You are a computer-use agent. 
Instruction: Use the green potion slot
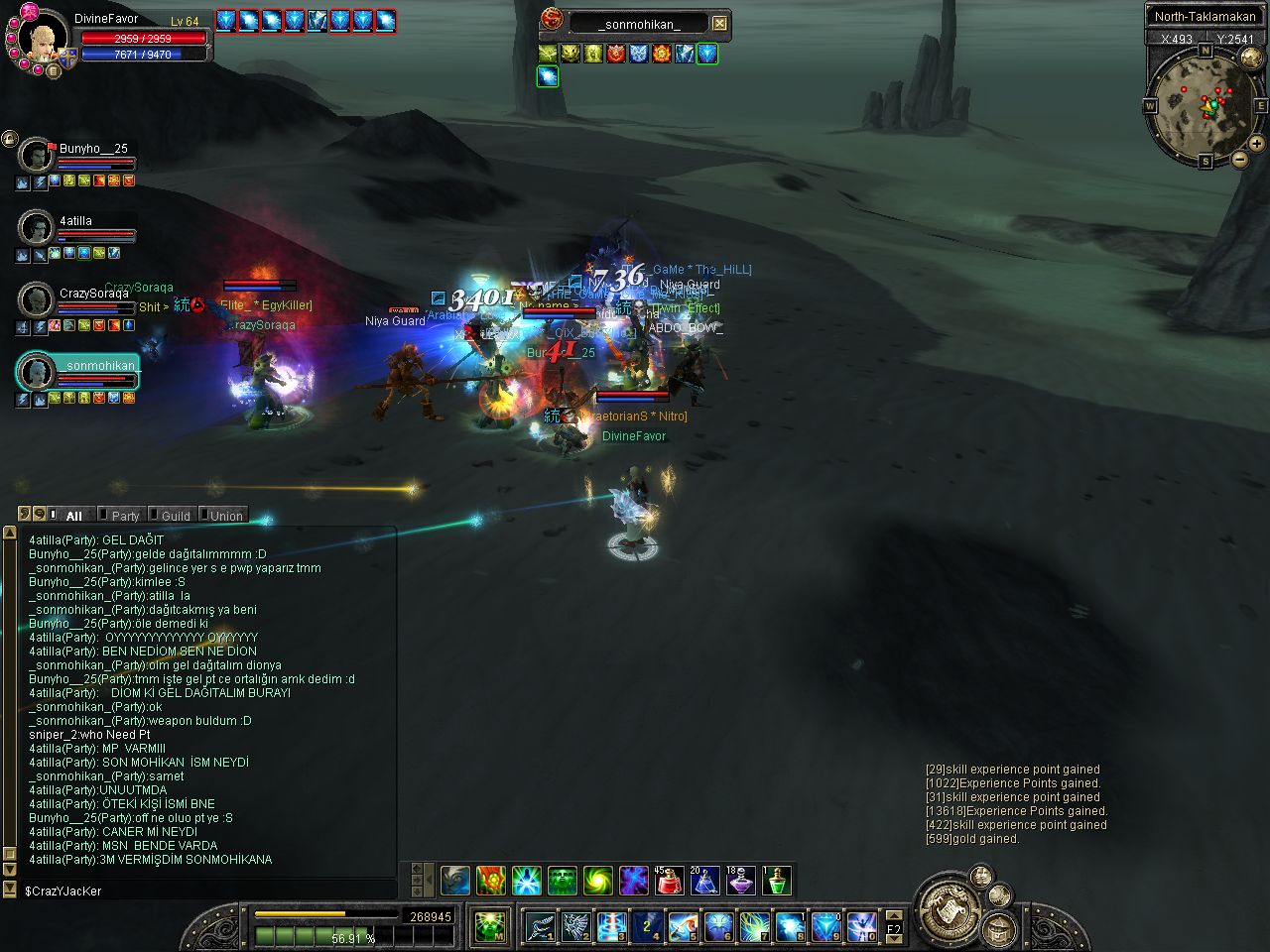[777, 880]
